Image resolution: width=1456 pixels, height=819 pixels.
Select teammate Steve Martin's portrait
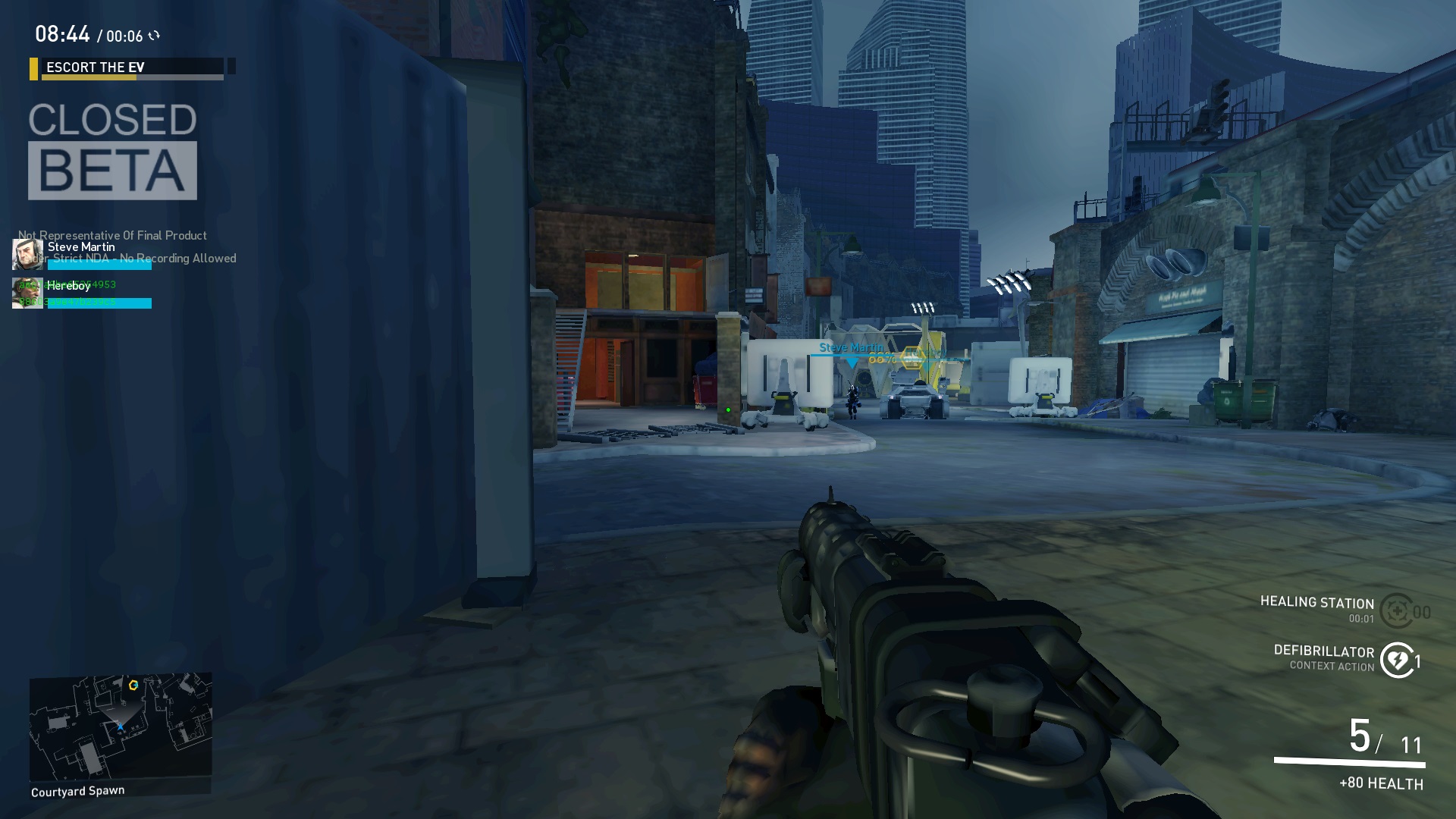tap(28, 255)
